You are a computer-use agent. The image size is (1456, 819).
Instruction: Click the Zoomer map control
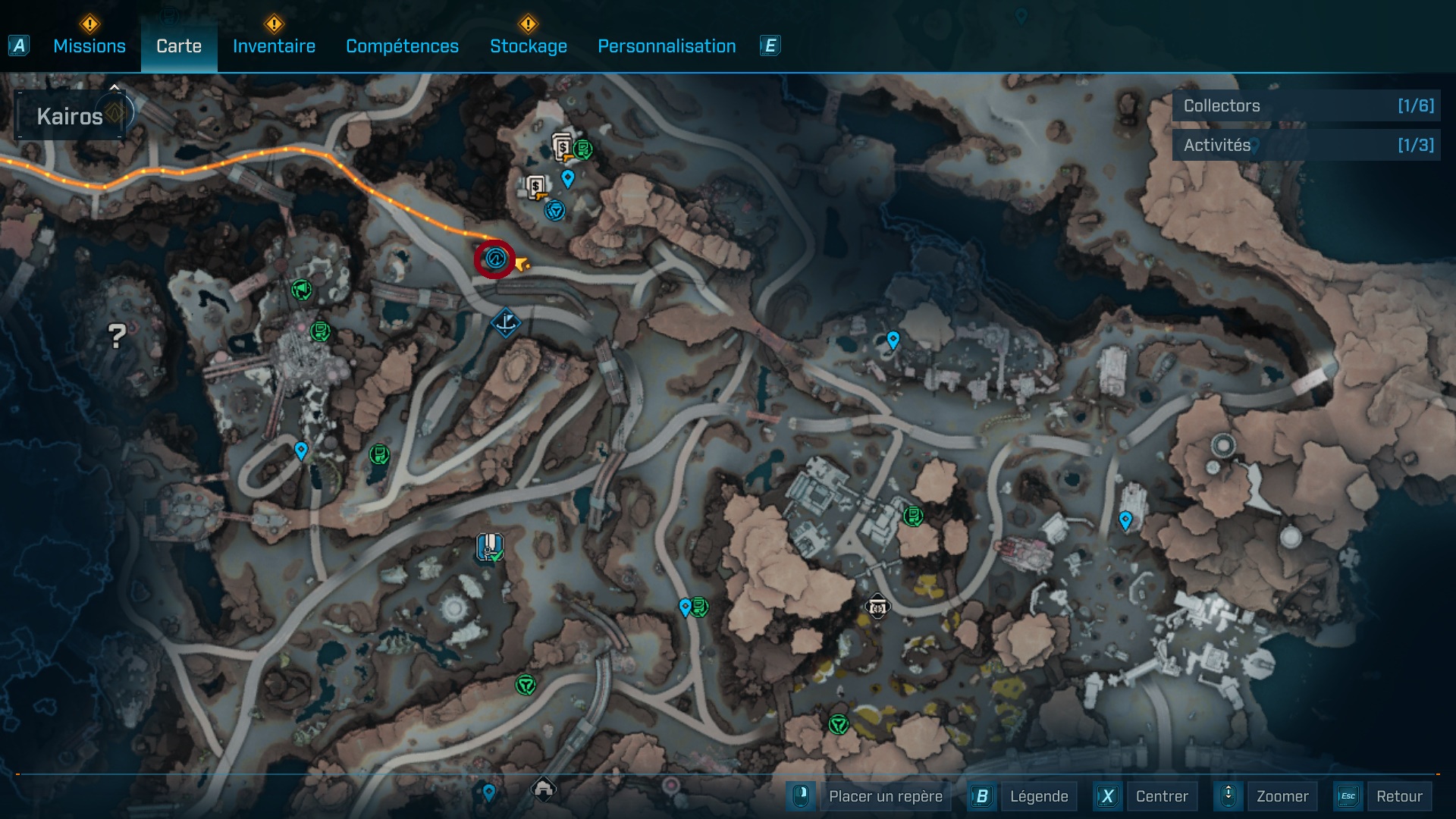pos(1282,796)
